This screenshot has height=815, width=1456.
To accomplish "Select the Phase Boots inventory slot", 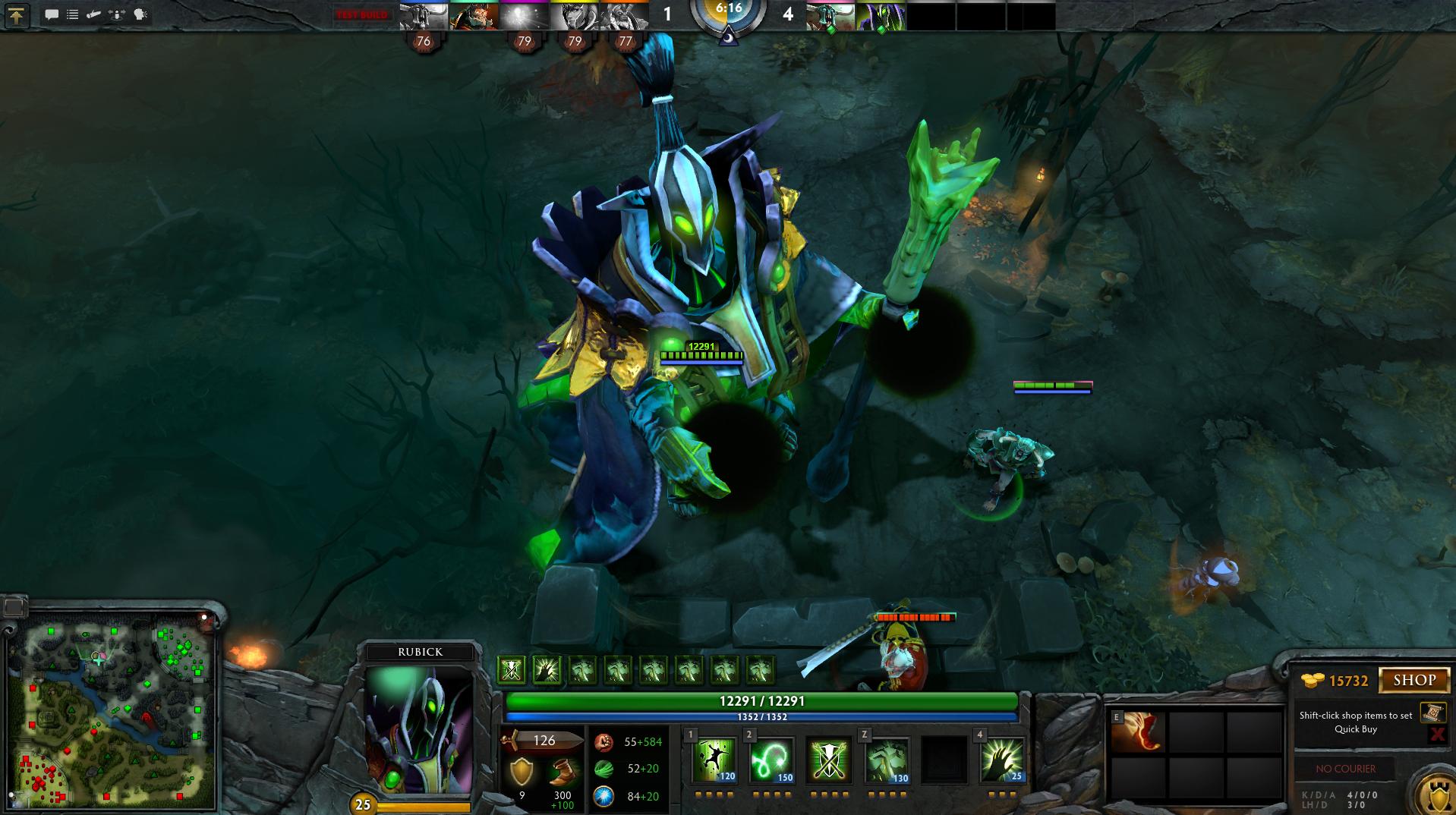I will 1138,732.
